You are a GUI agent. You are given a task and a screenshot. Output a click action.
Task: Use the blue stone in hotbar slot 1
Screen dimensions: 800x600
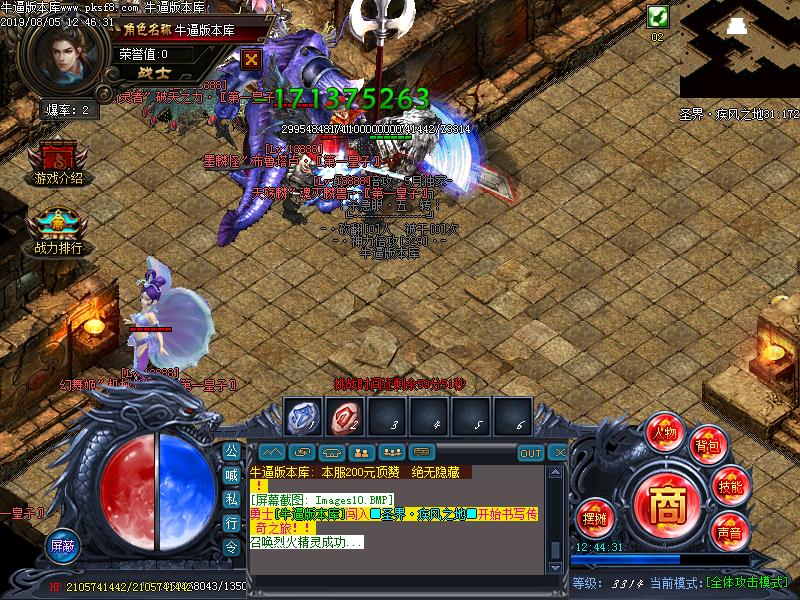(303, 417)
